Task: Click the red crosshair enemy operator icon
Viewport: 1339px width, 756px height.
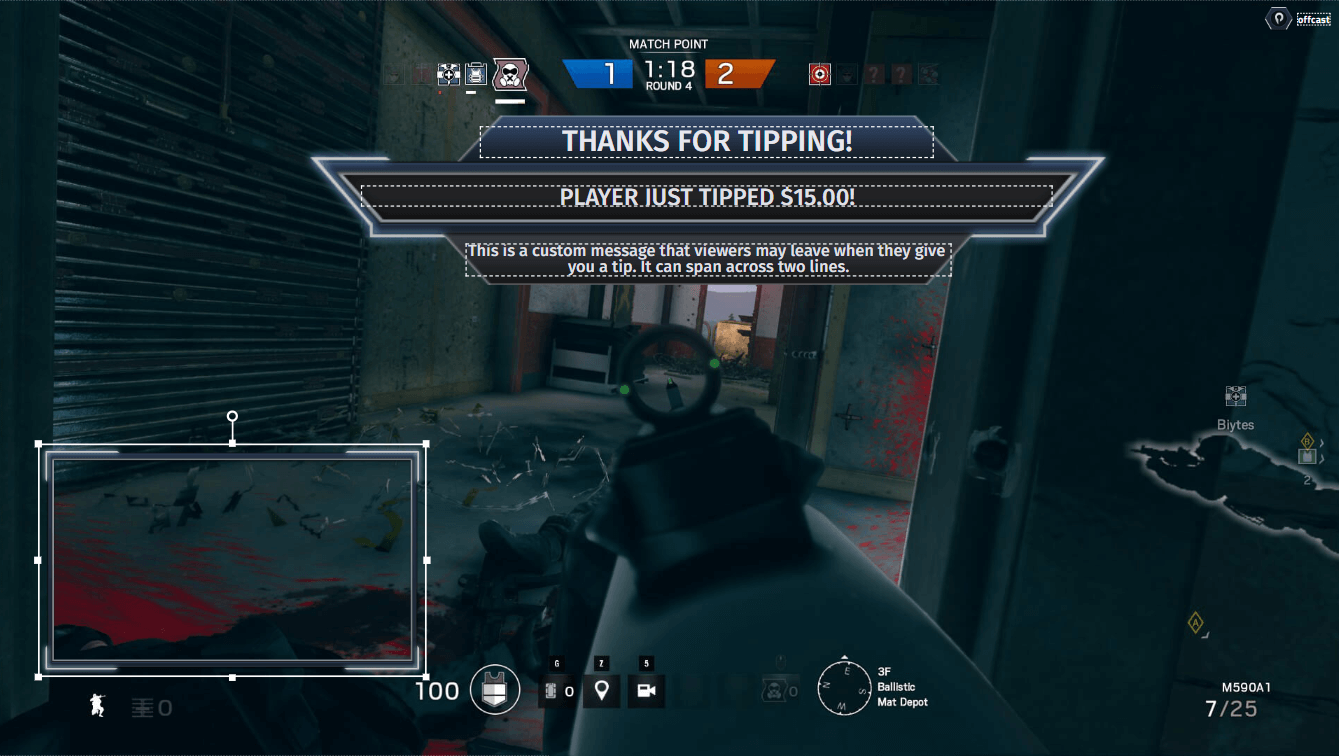Action: [x=819, y=74]
